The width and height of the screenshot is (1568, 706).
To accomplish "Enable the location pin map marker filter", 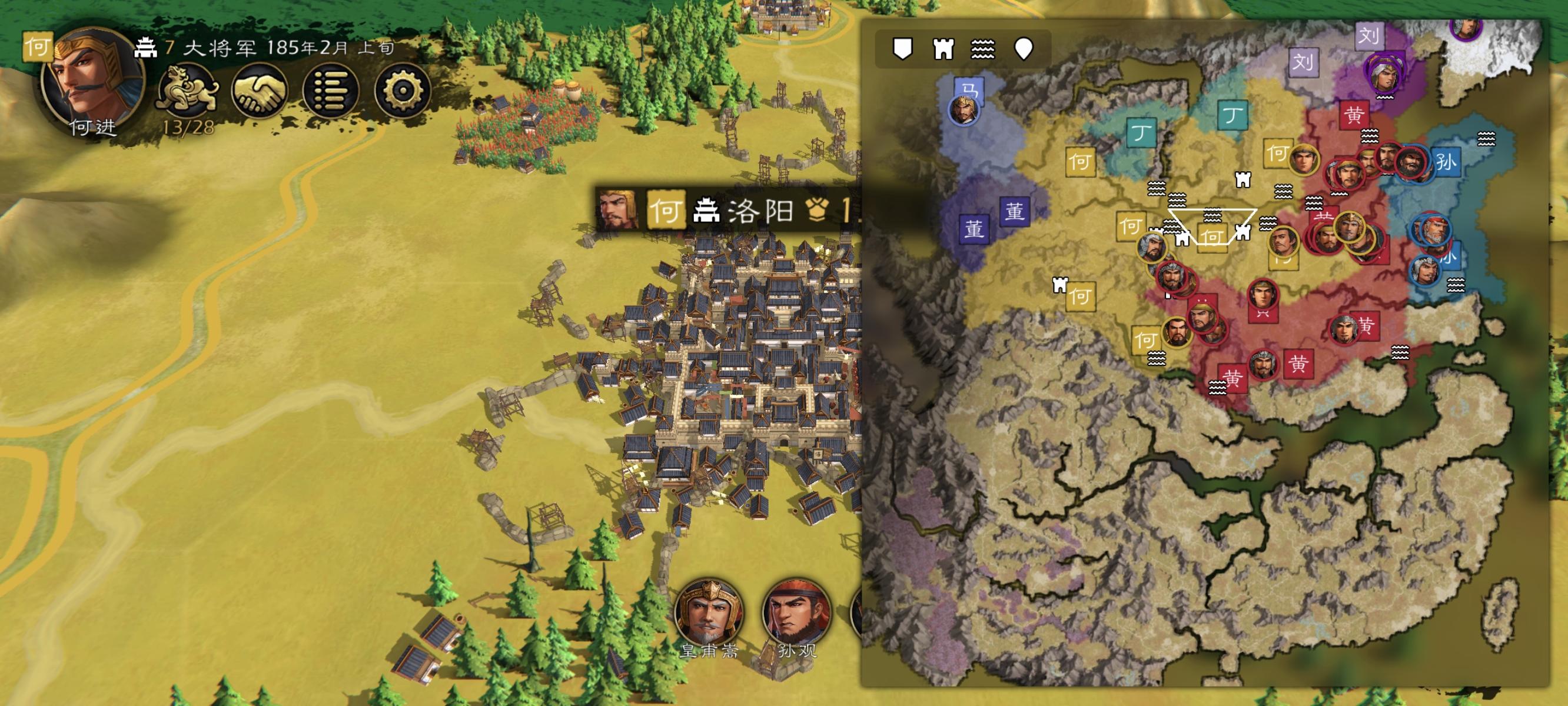I will point(1024,49).
